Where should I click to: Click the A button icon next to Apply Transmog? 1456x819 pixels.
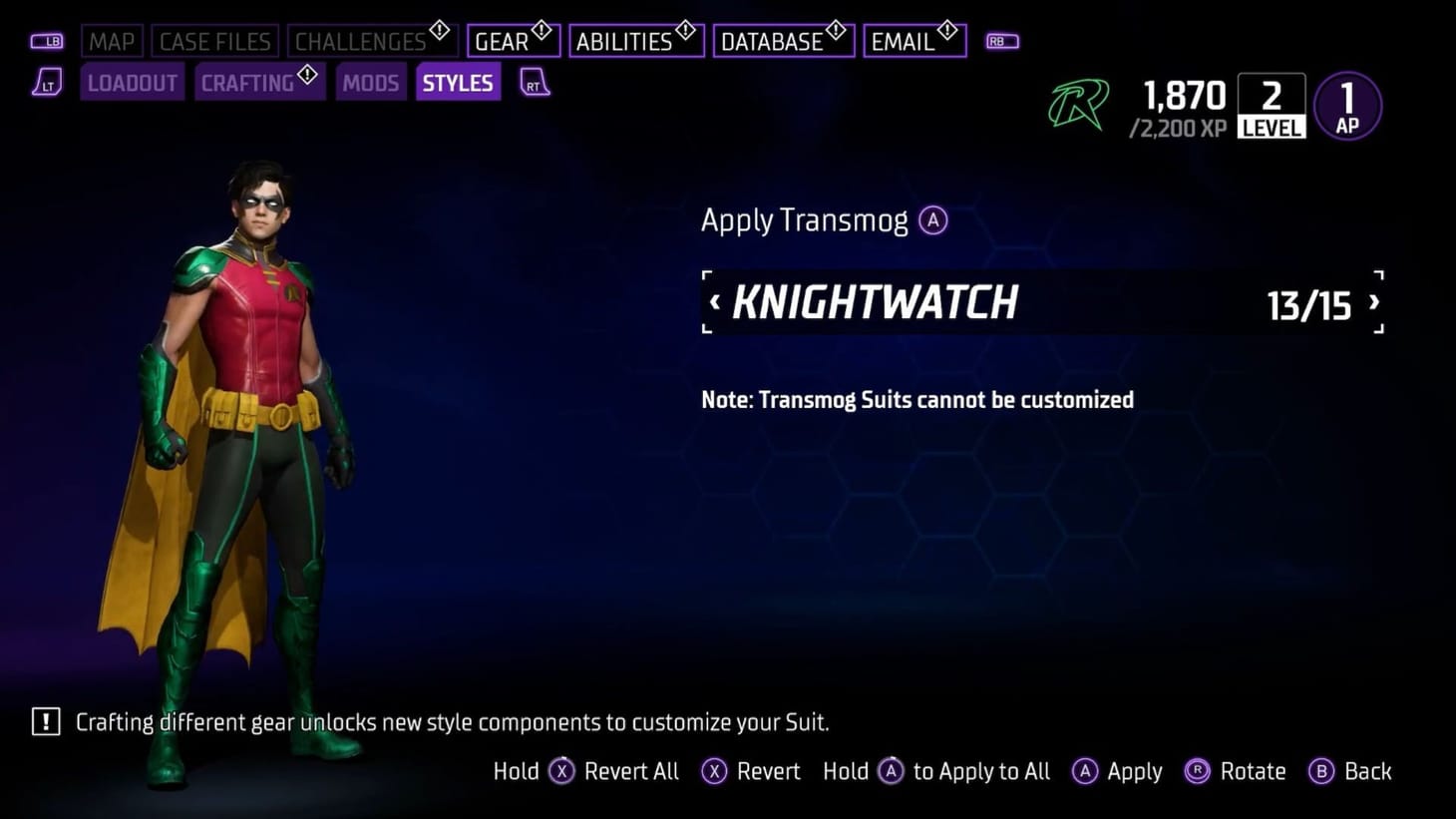point(932,220)
